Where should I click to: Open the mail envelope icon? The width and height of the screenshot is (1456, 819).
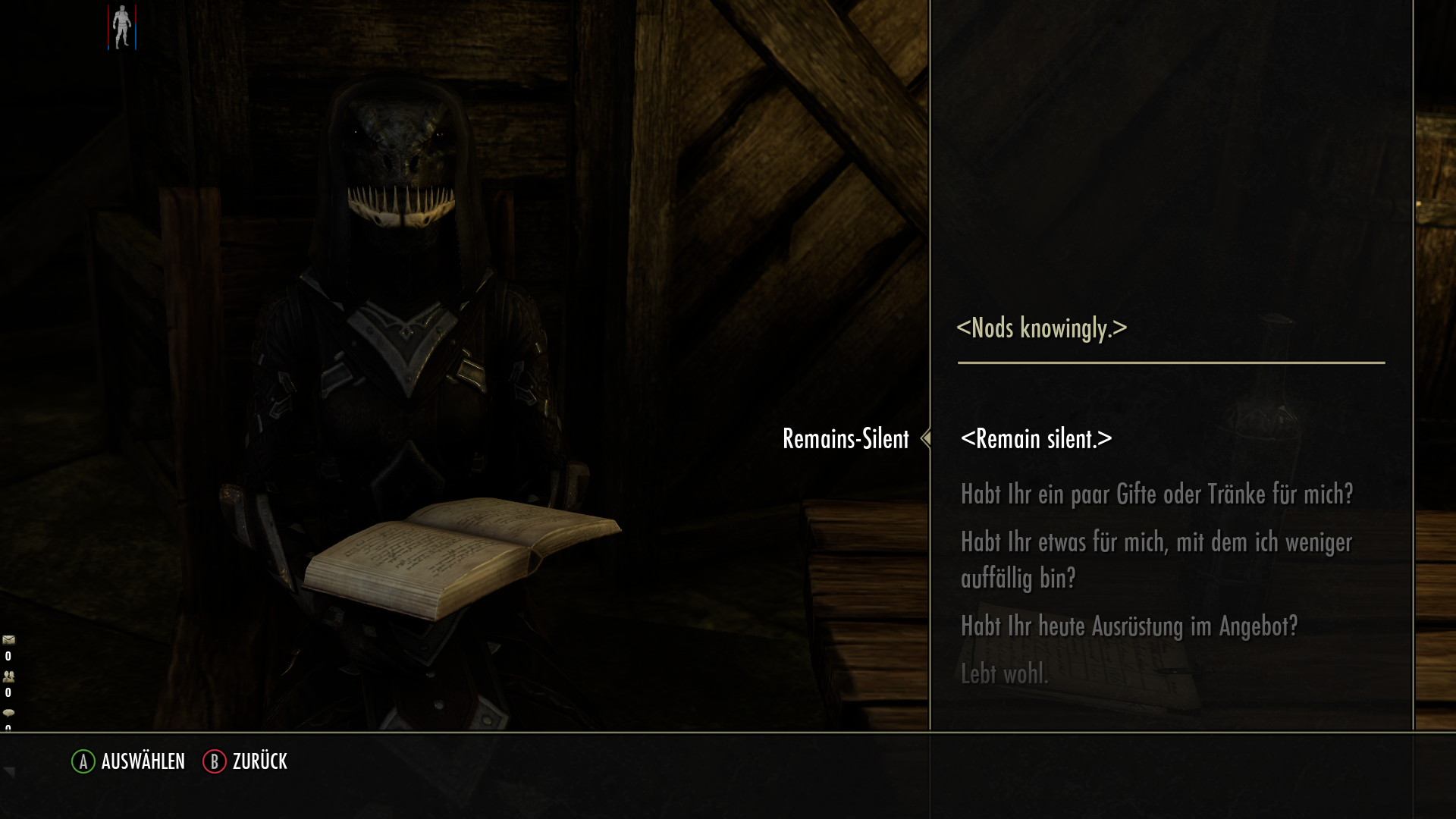pyautogui.click(x=8, y=639)
